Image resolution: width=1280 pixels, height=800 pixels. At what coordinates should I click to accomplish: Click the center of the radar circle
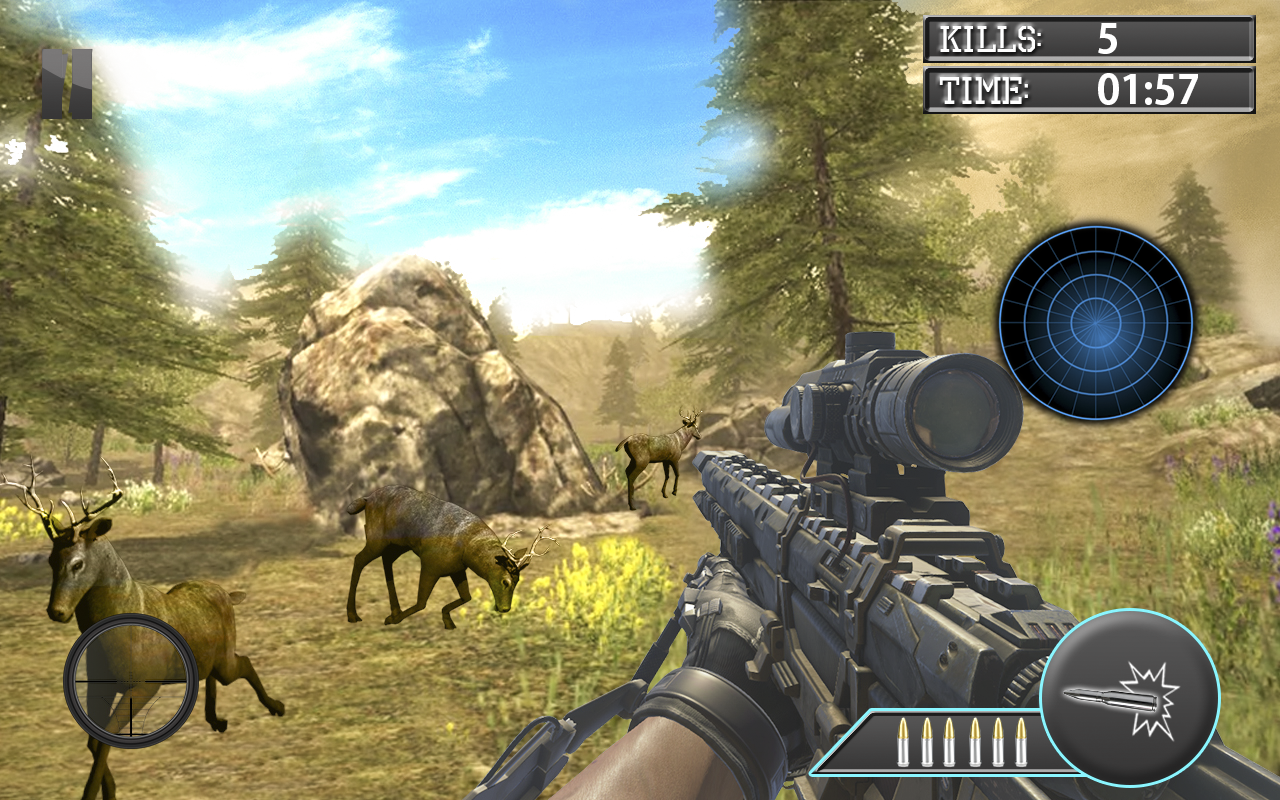[x=1098, y=323]
